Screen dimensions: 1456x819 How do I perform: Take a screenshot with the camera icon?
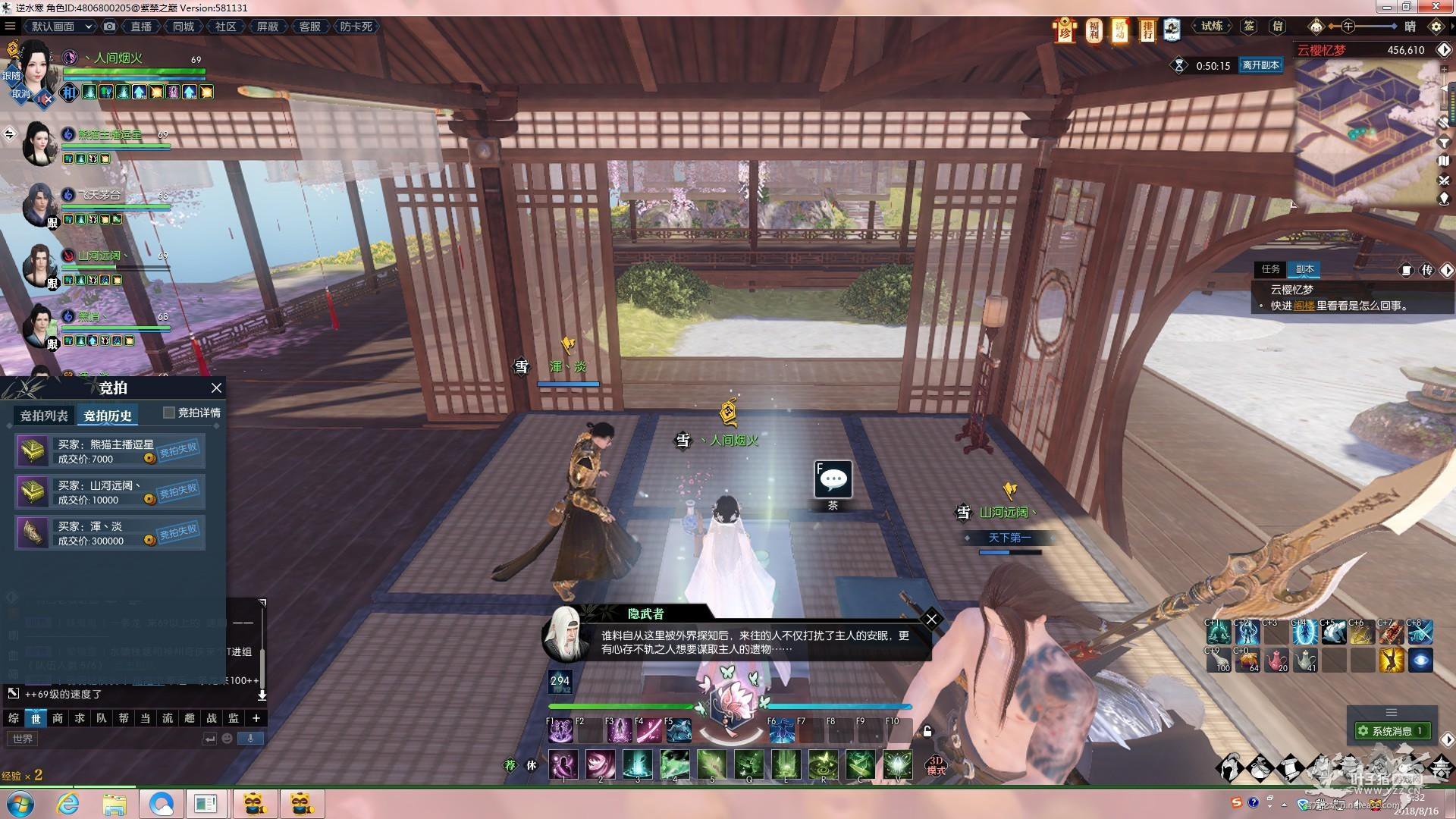(110, 27)
